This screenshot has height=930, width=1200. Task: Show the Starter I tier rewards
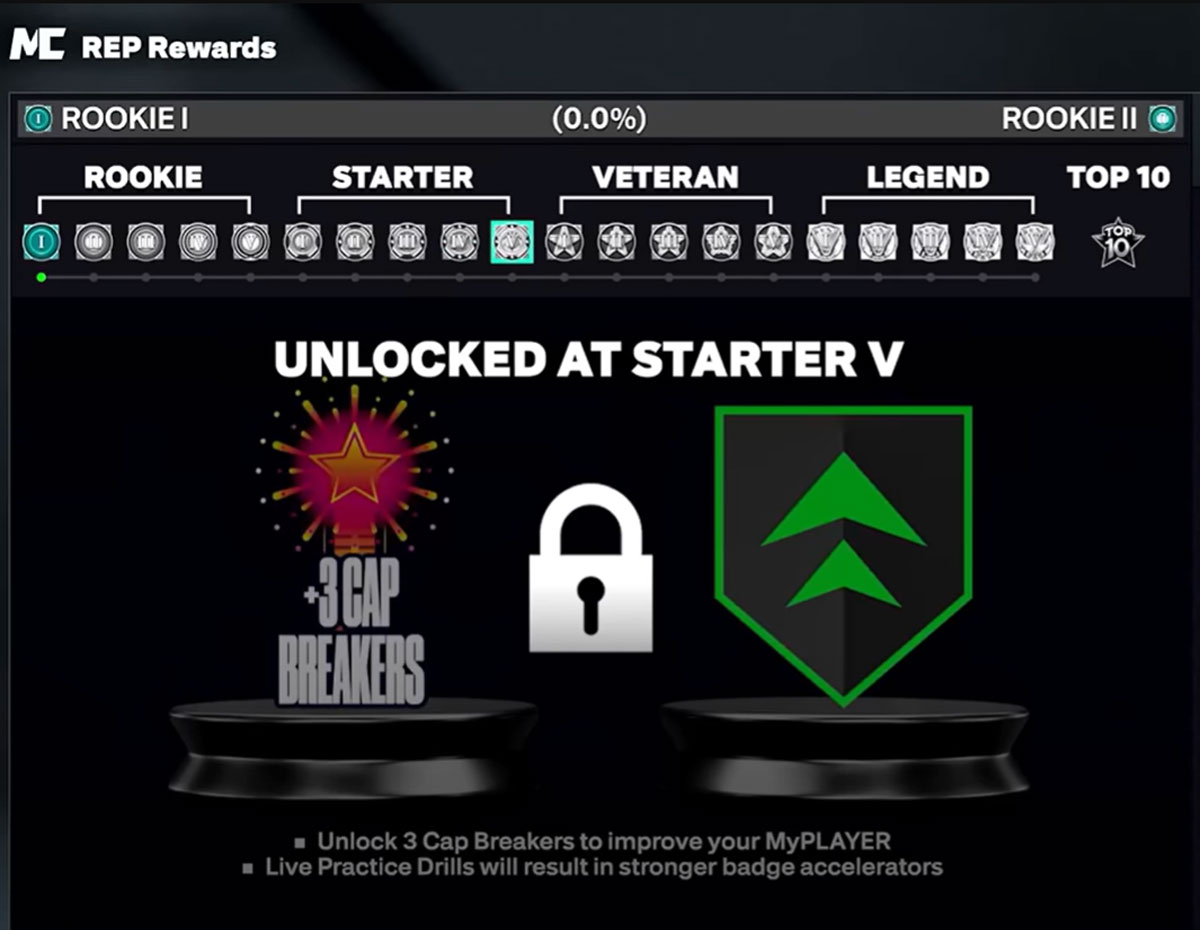click(x=302, y=242)
